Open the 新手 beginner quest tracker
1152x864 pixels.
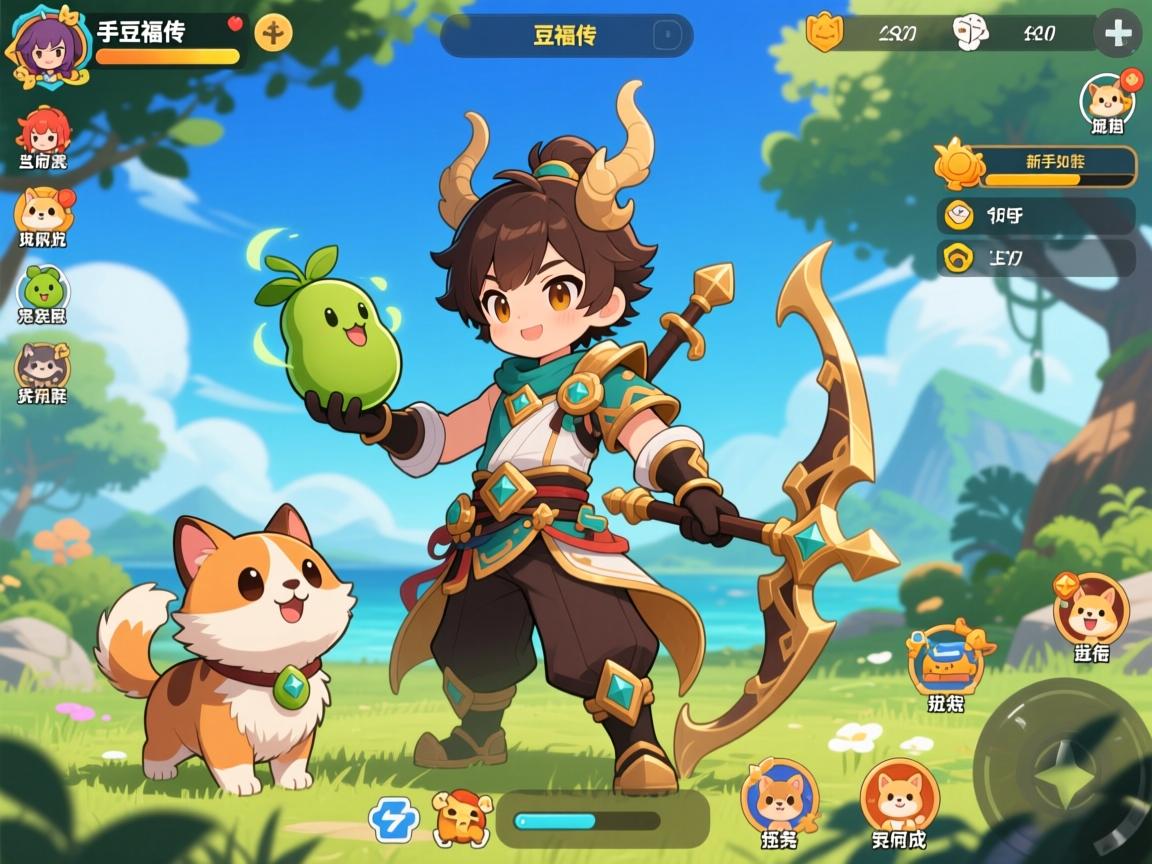pos(1040,166)
